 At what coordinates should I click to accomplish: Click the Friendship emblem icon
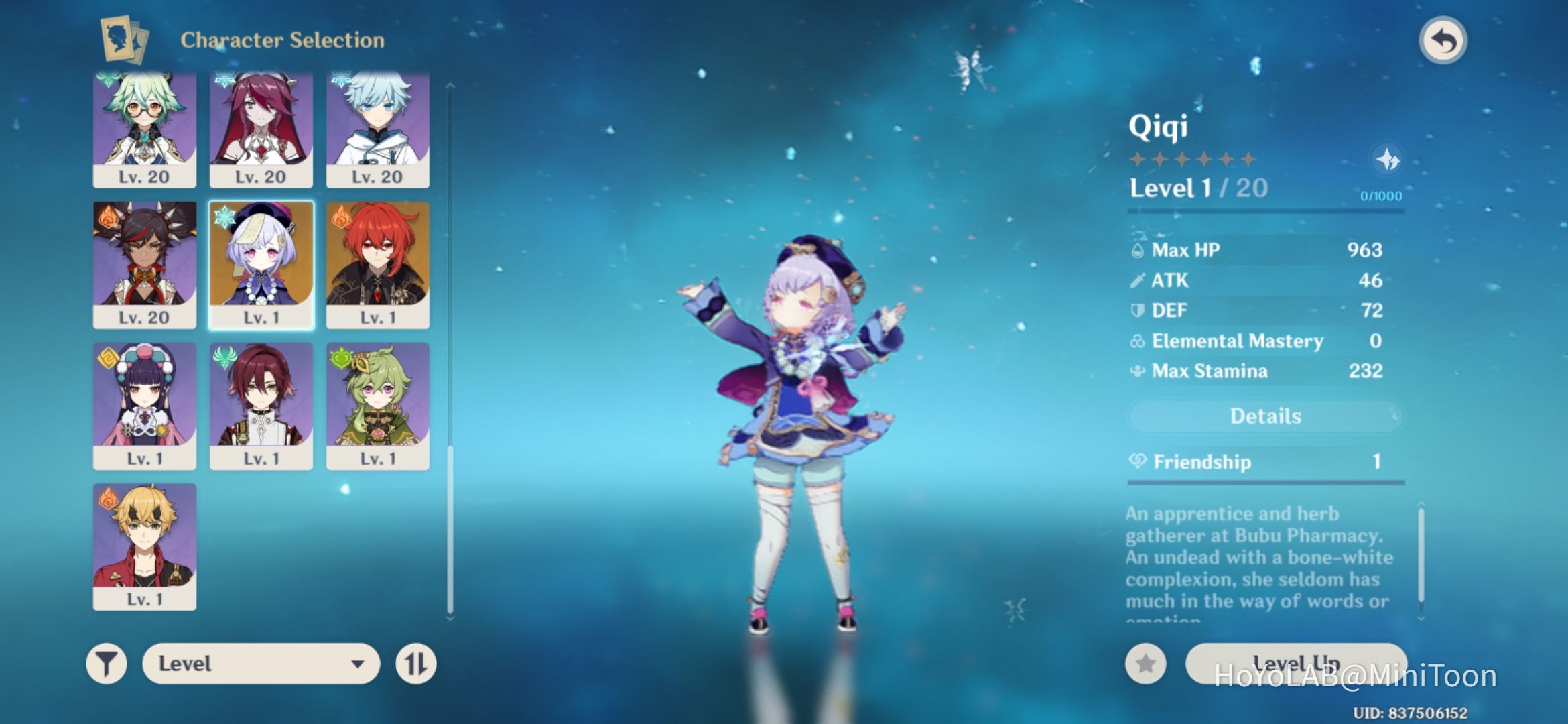coord(1138,462)
